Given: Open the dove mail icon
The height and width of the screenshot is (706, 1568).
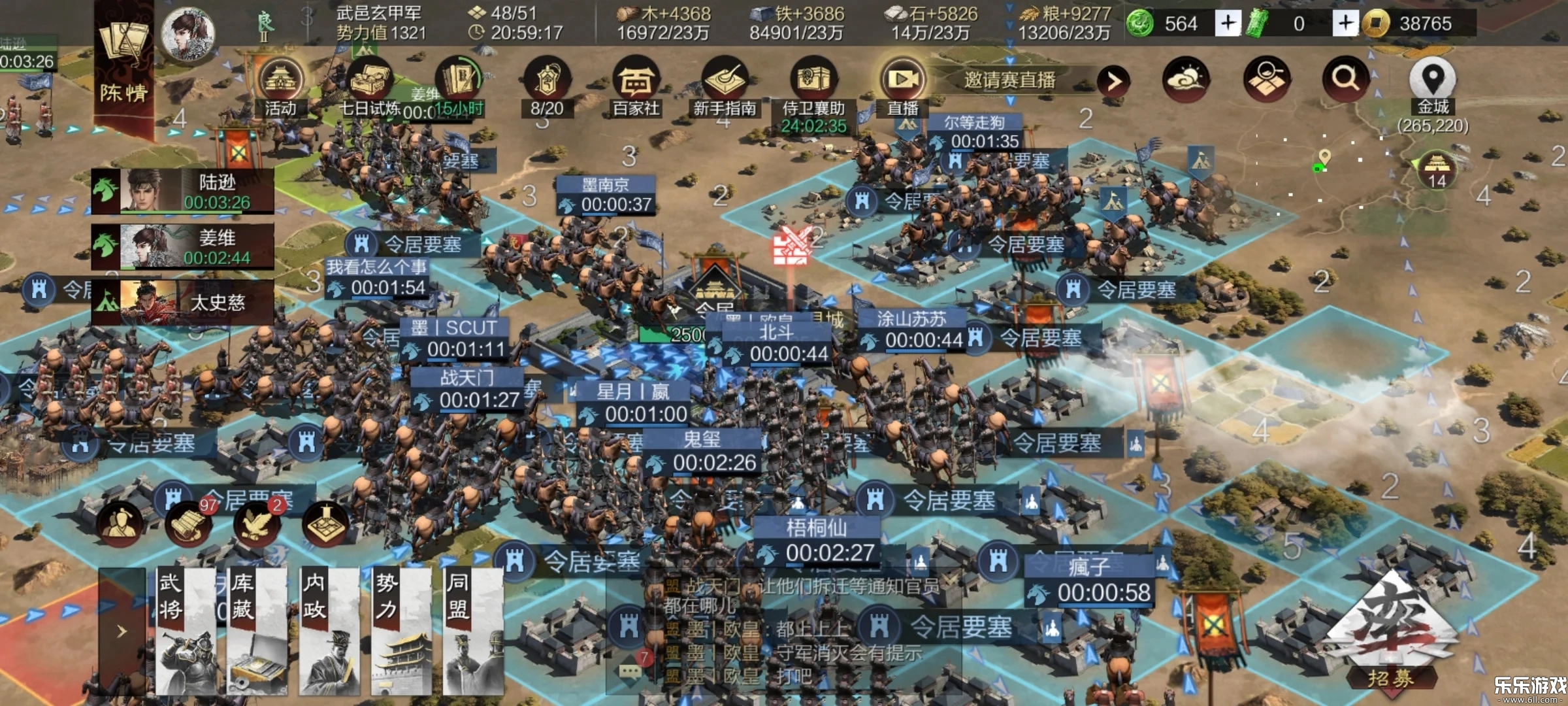Looking at the screenshot, I should [256, 524].
